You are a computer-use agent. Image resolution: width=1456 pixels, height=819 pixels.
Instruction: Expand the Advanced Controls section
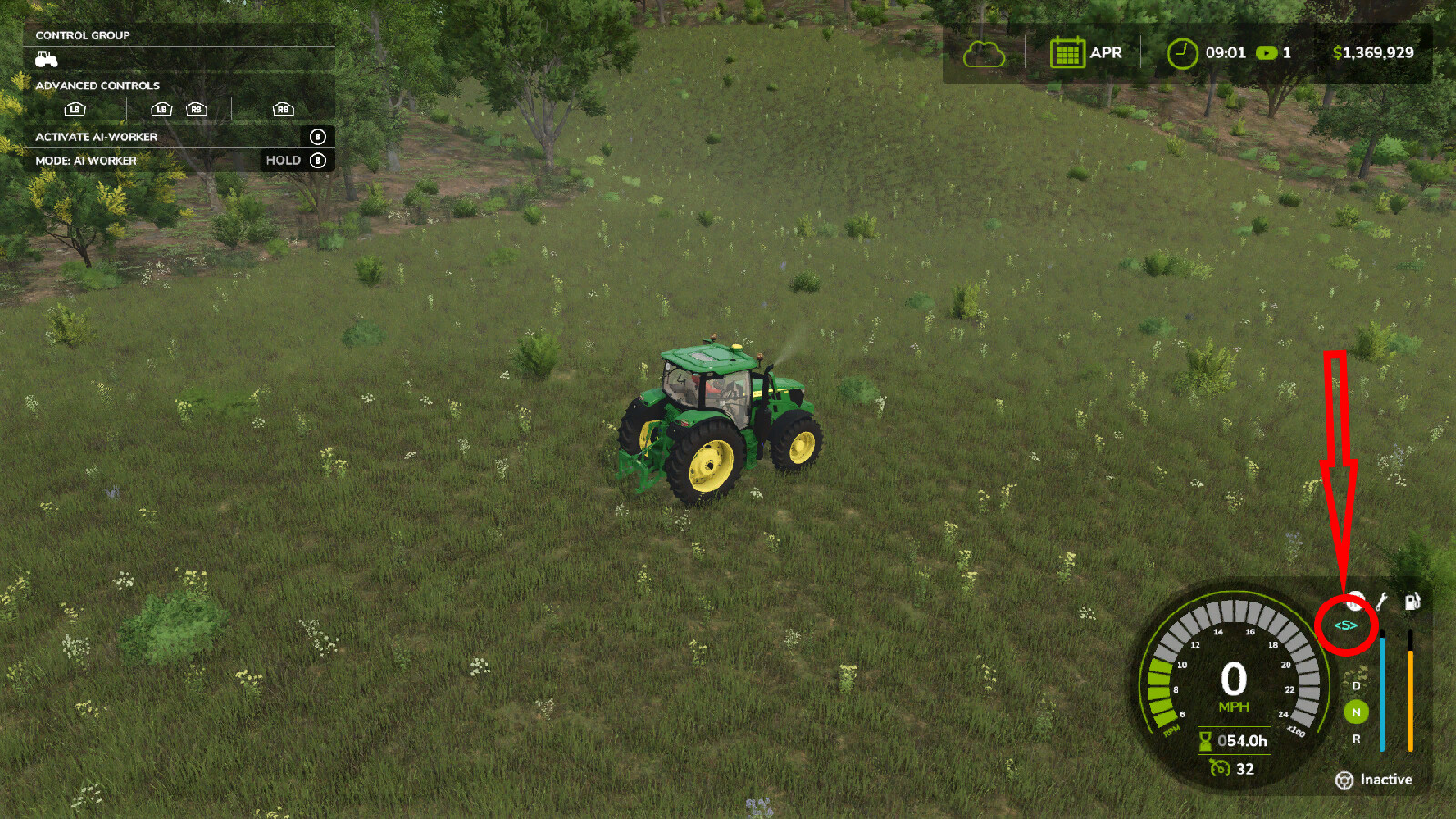(x=97, y=85)
